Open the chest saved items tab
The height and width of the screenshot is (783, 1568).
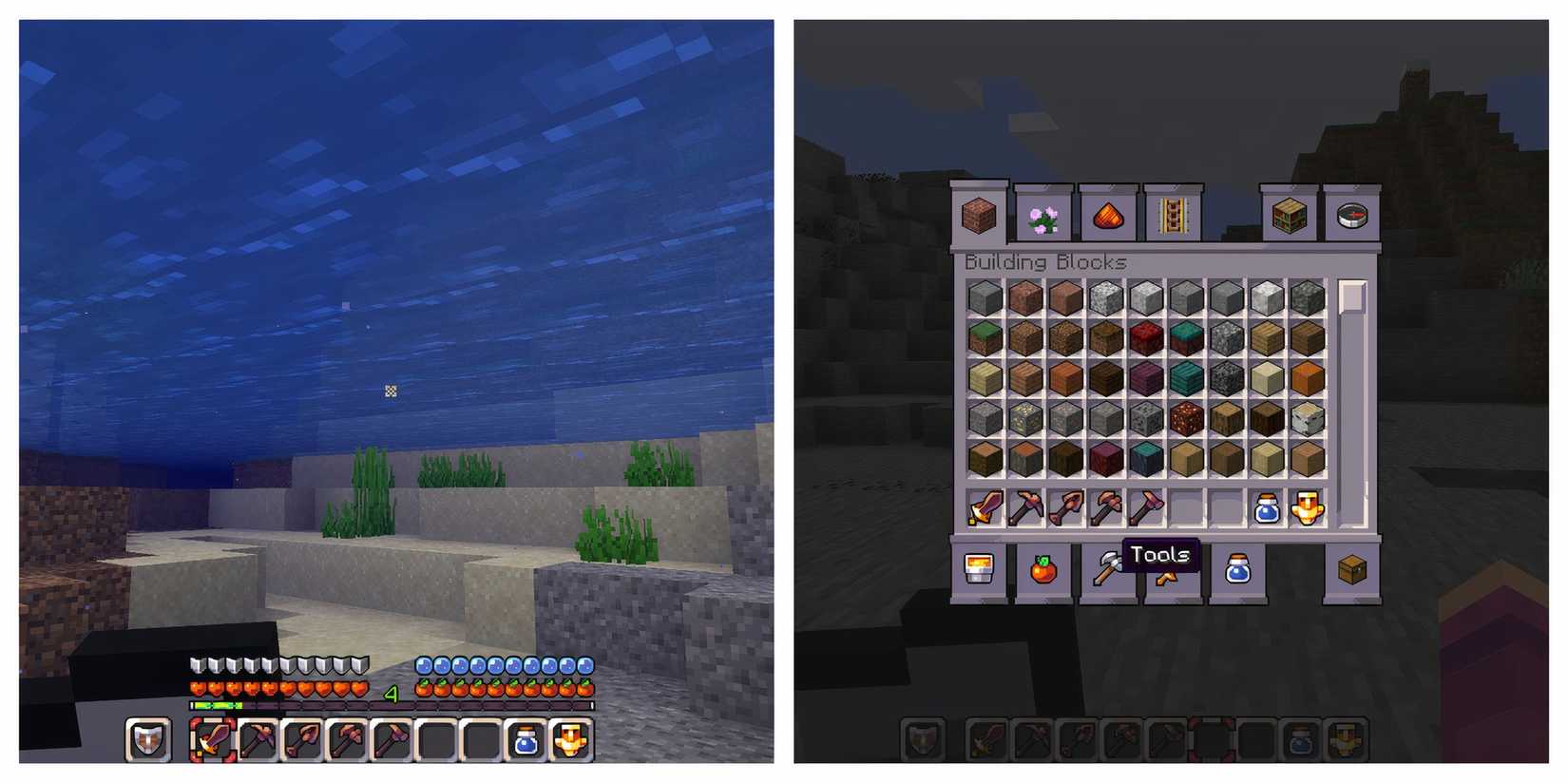click(x=1352, y=570)
